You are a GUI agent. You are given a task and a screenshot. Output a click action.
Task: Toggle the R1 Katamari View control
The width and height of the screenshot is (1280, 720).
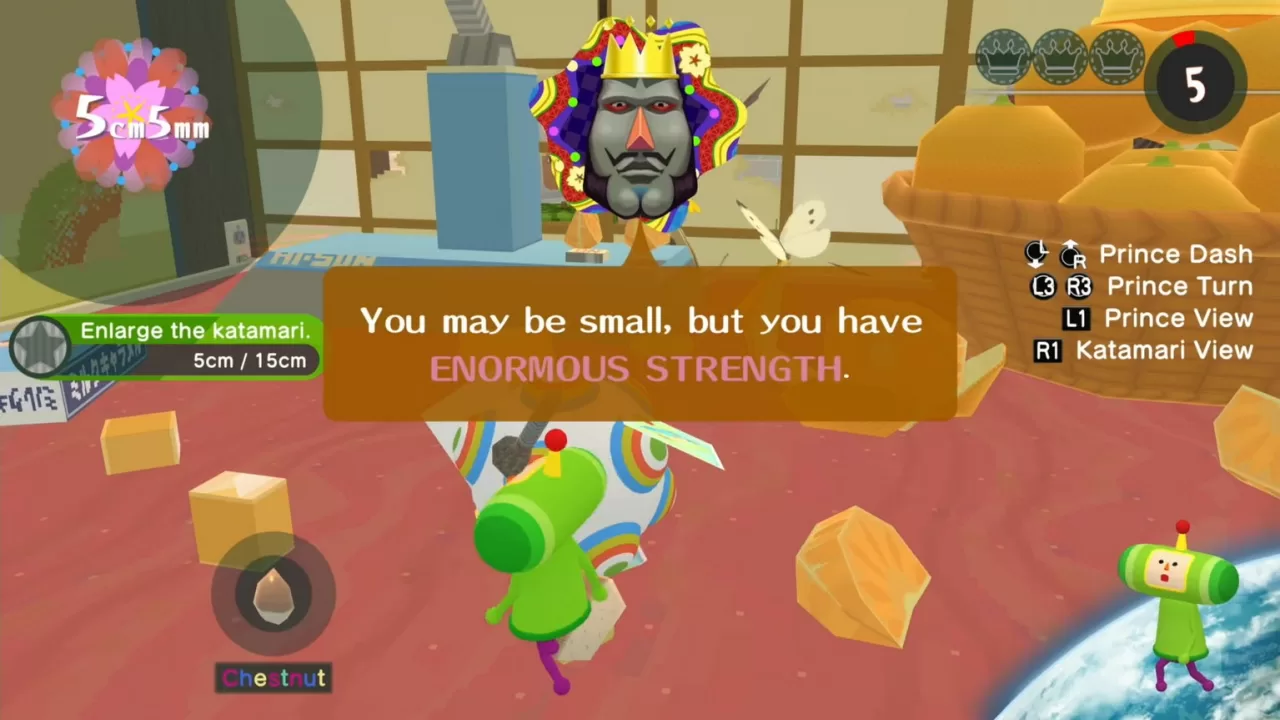pos(1046,351)
